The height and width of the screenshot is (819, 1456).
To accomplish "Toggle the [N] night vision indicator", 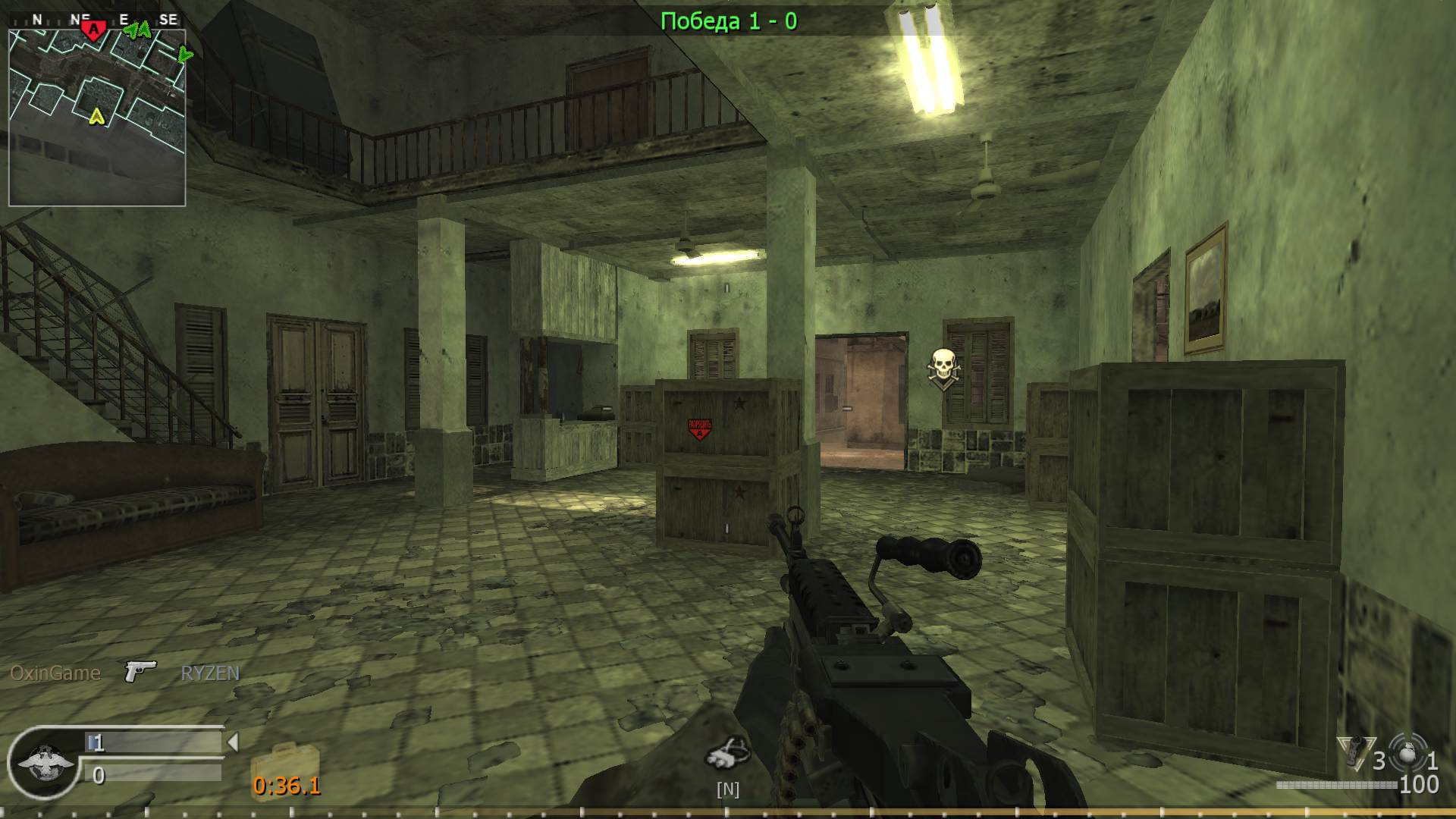I will [727, 789].
